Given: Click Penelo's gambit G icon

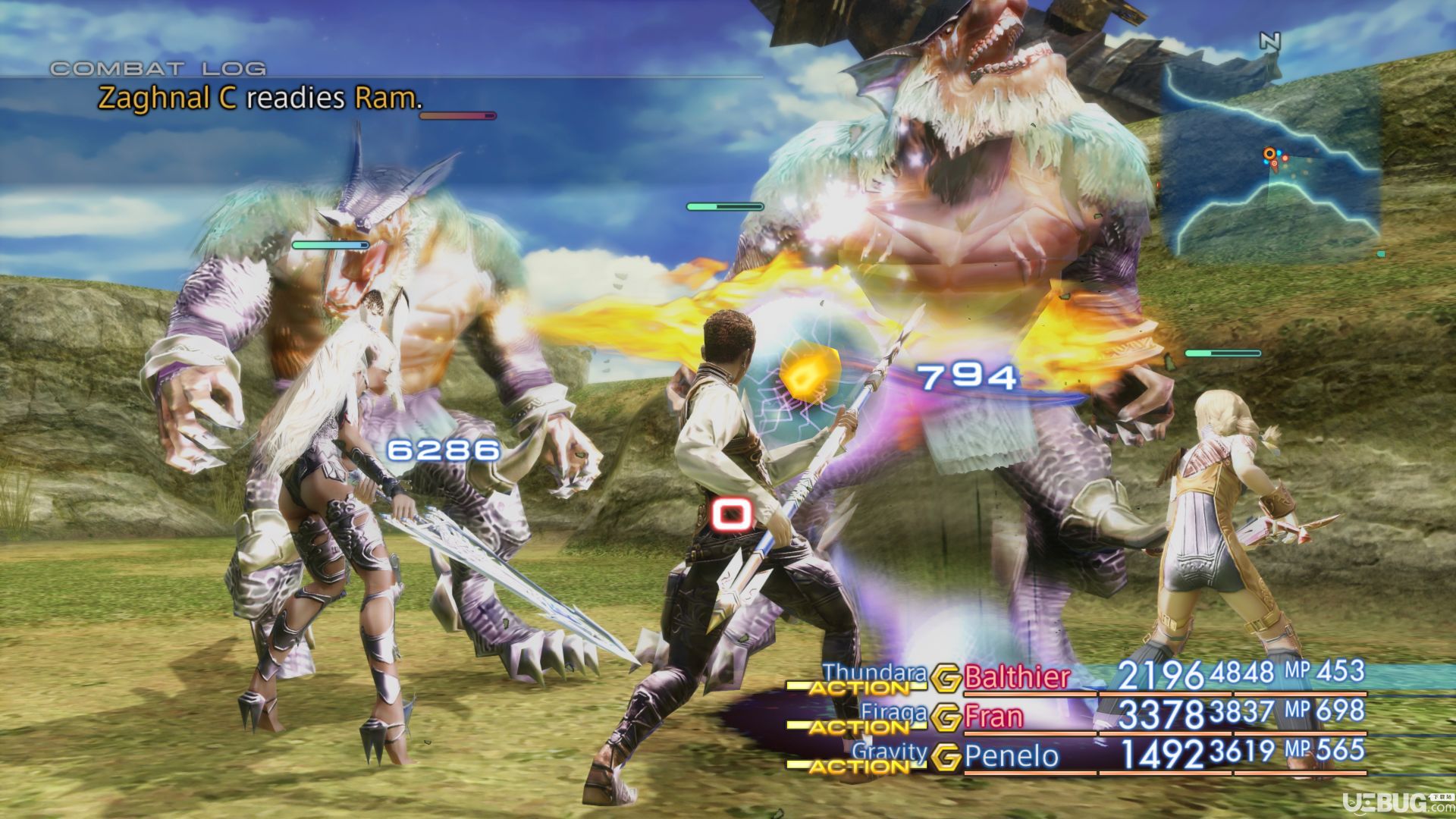Looking at the screenshot, I should click(946, 757).
